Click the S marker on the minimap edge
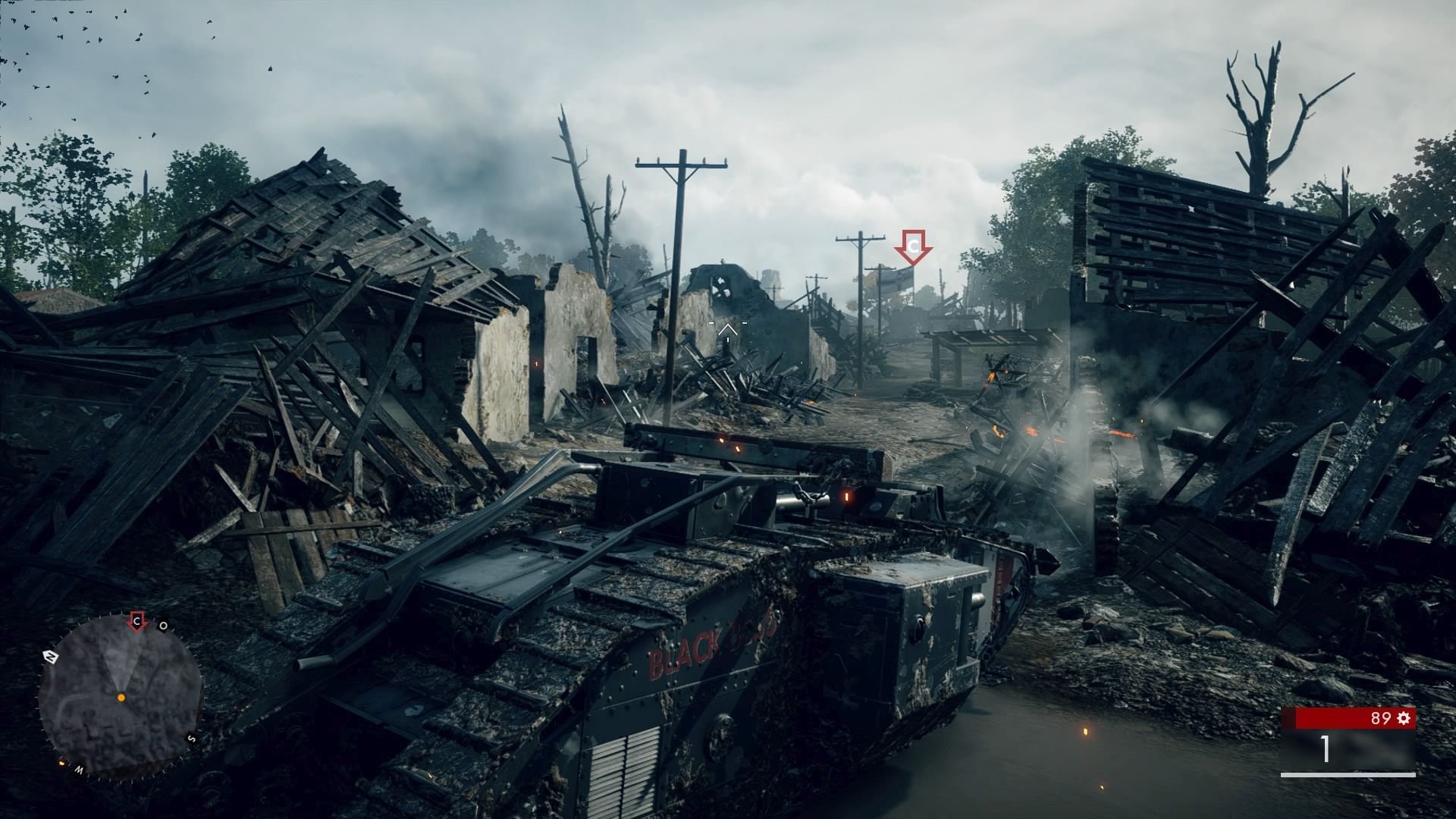This screenshot has height=819, width=1456. [191, 739]
